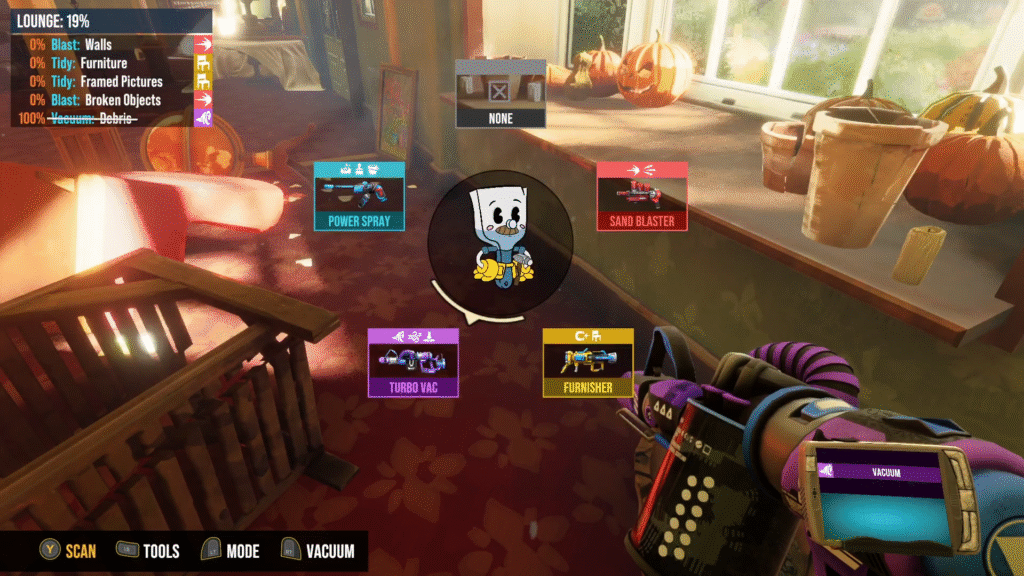The height and width of the screenshot is (576, 1024).
Task: Click the completed Vacuum Debris objective
Action: (110, 118)
